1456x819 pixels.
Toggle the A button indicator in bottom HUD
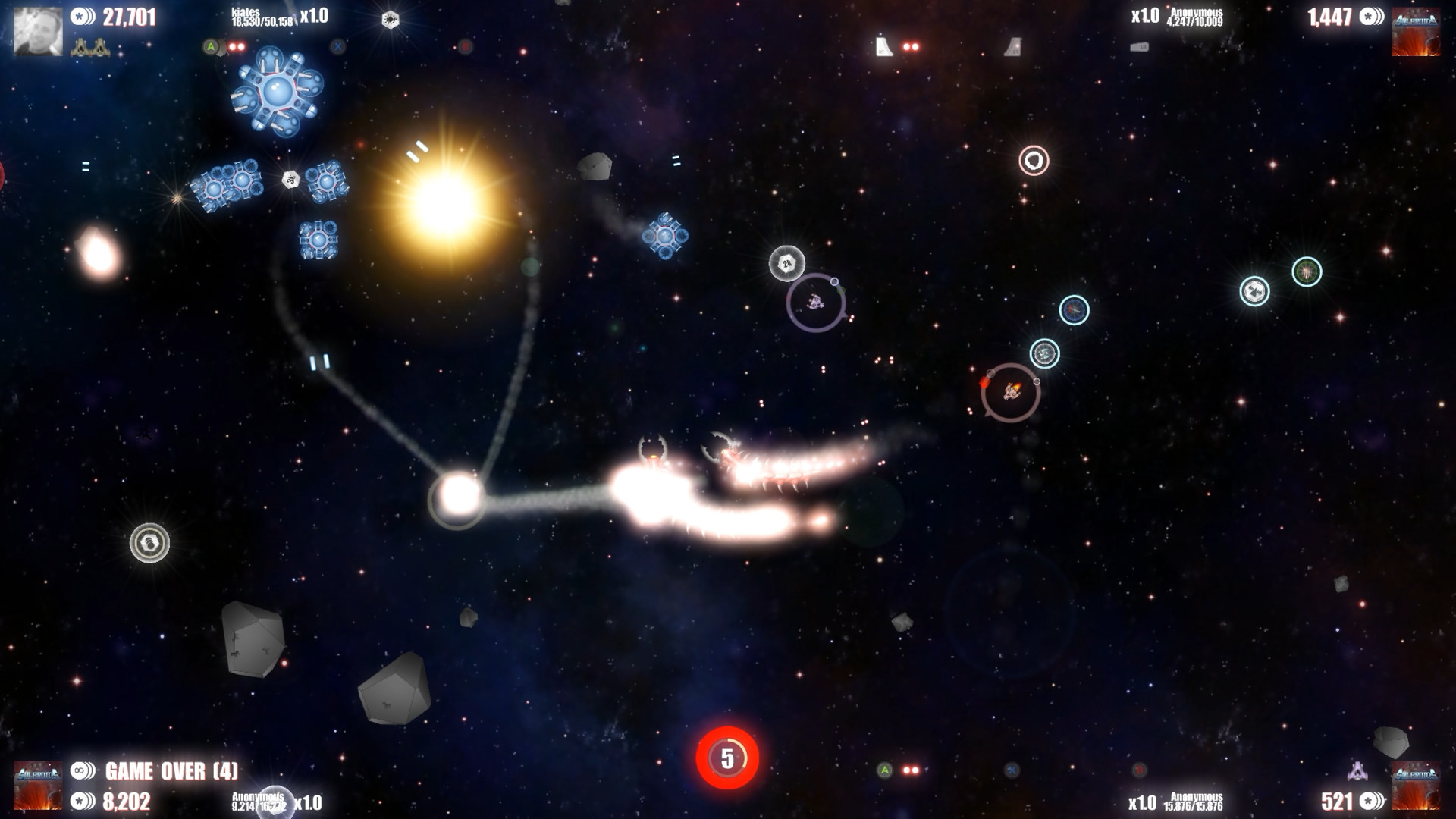[x=884, y=770]
